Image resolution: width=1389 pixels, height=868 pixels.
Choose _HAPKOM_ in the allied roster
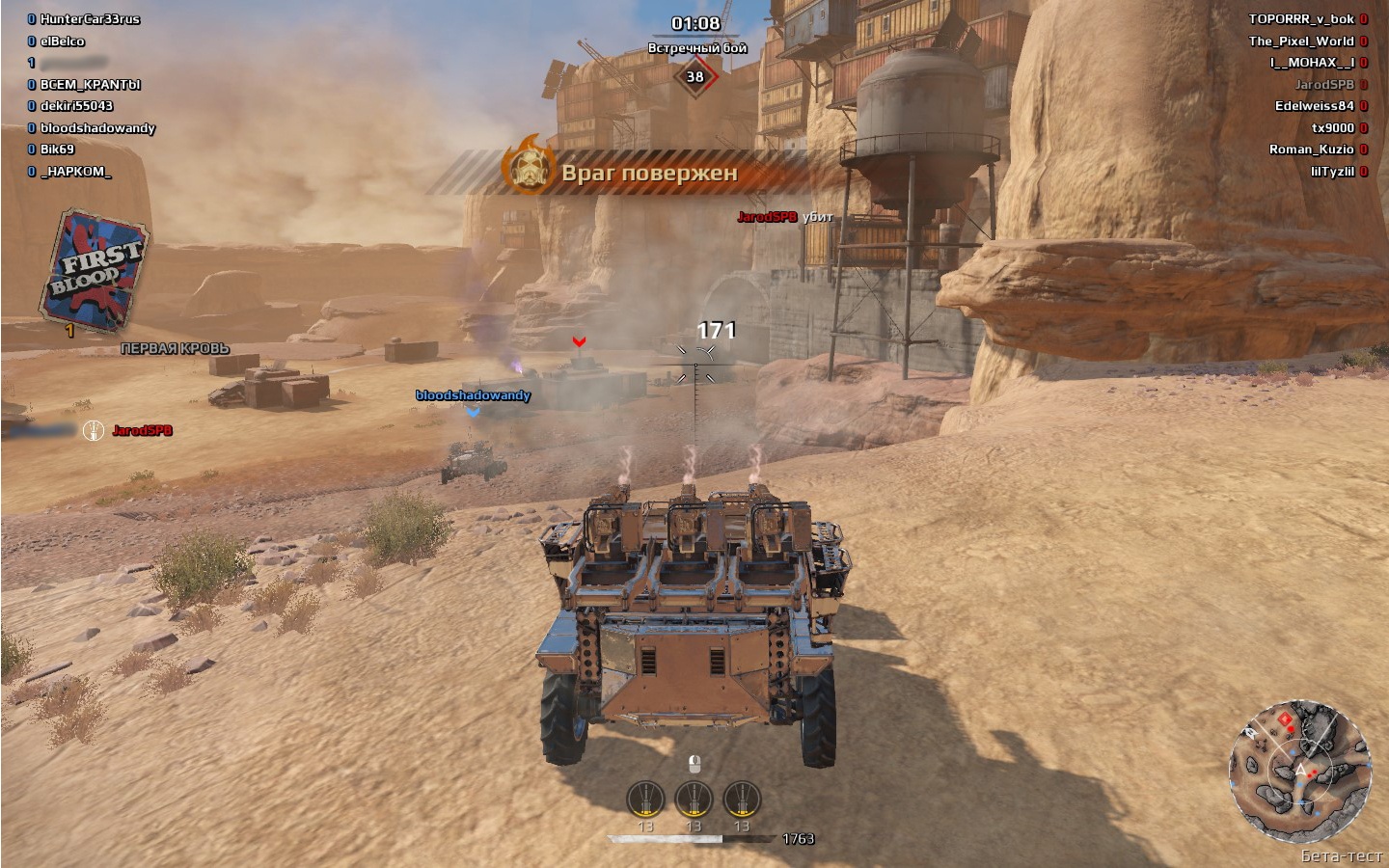(75, 172)
